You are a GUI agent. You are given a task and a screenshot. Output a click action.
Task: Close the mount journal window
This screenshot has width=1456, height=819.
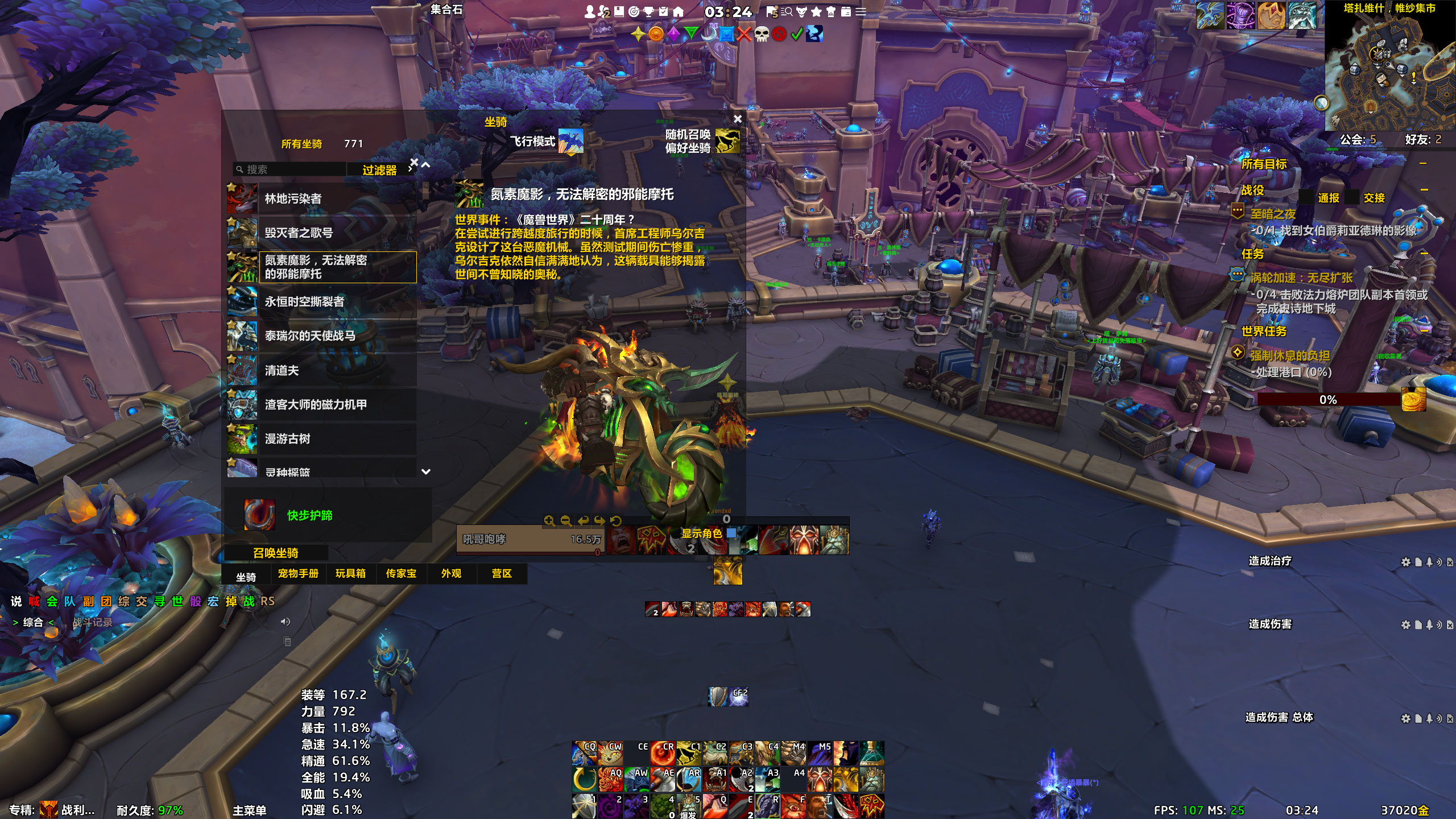(738, 119)
